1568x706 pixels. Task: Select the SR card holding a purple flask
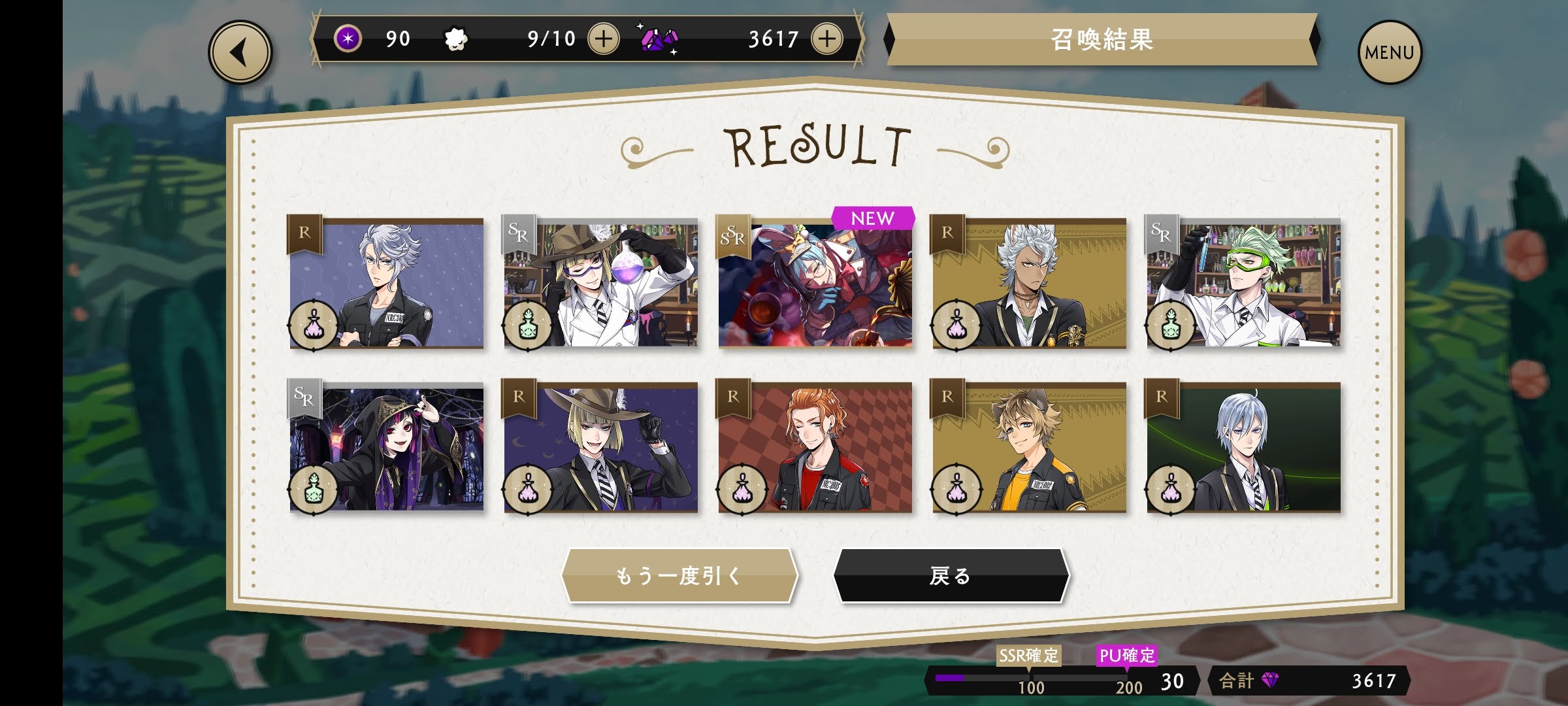click(600, 283)
